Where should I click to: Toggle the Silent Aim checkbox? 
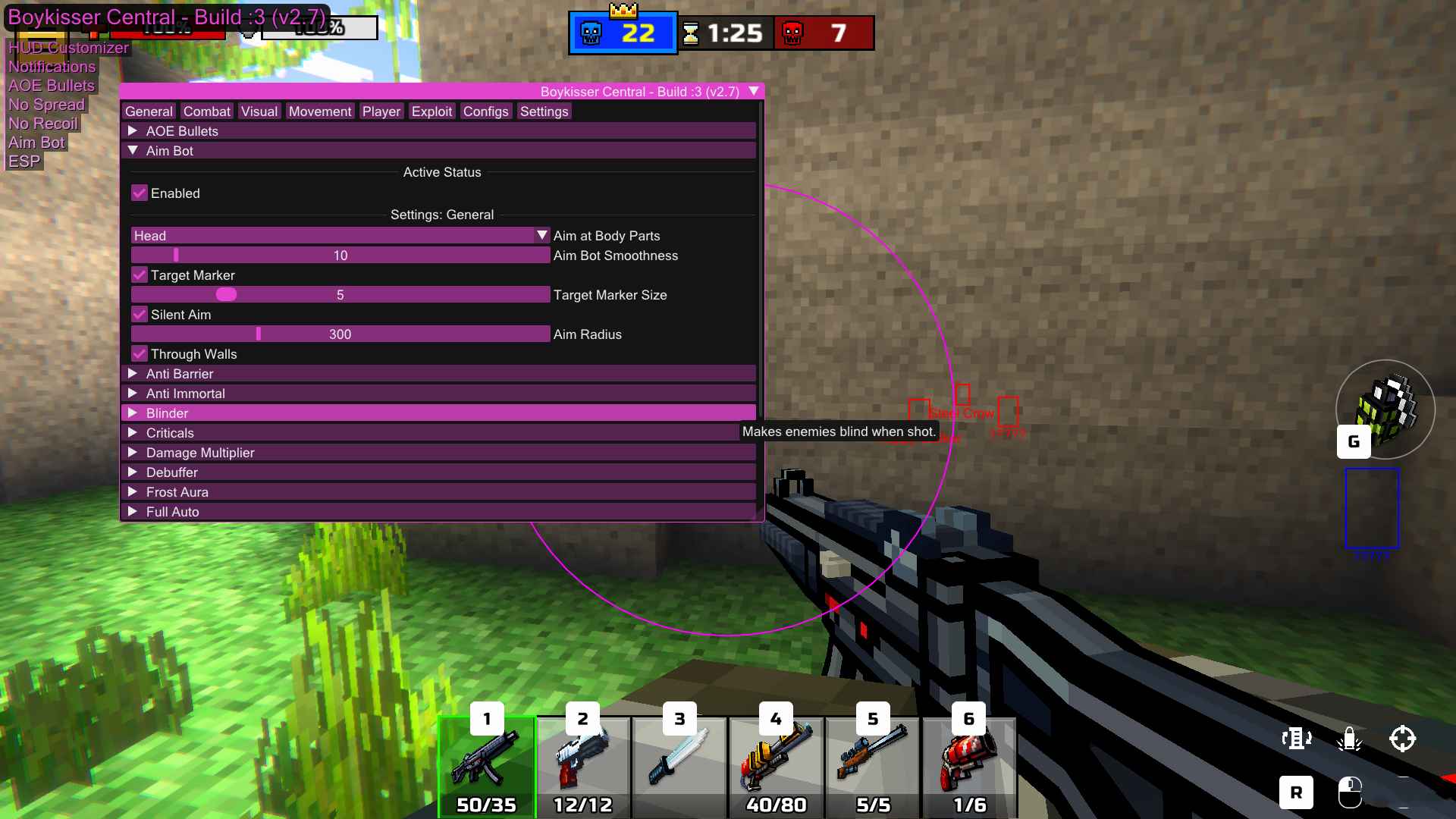click(140, 314)
